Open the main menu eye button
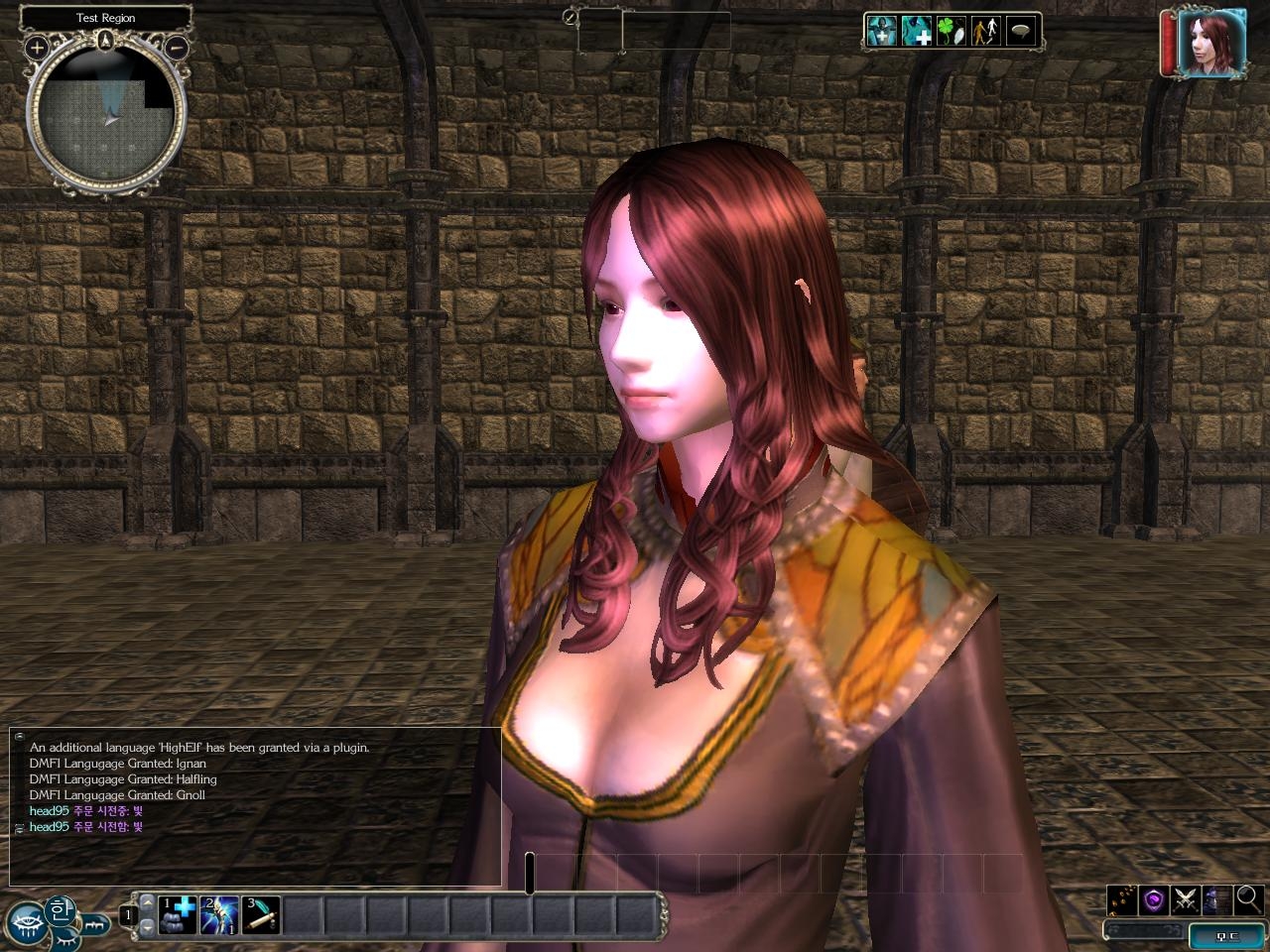 [x=26, y=920]
